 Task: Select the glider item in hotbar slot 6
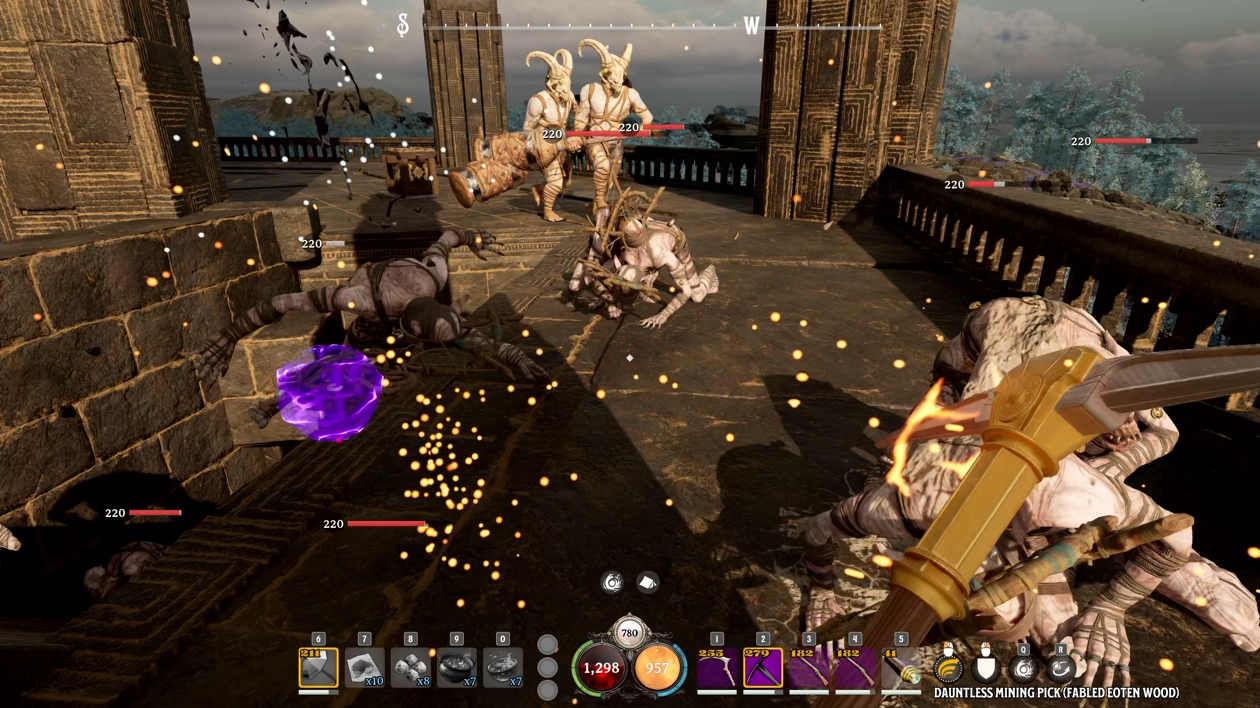pos(318,668)
